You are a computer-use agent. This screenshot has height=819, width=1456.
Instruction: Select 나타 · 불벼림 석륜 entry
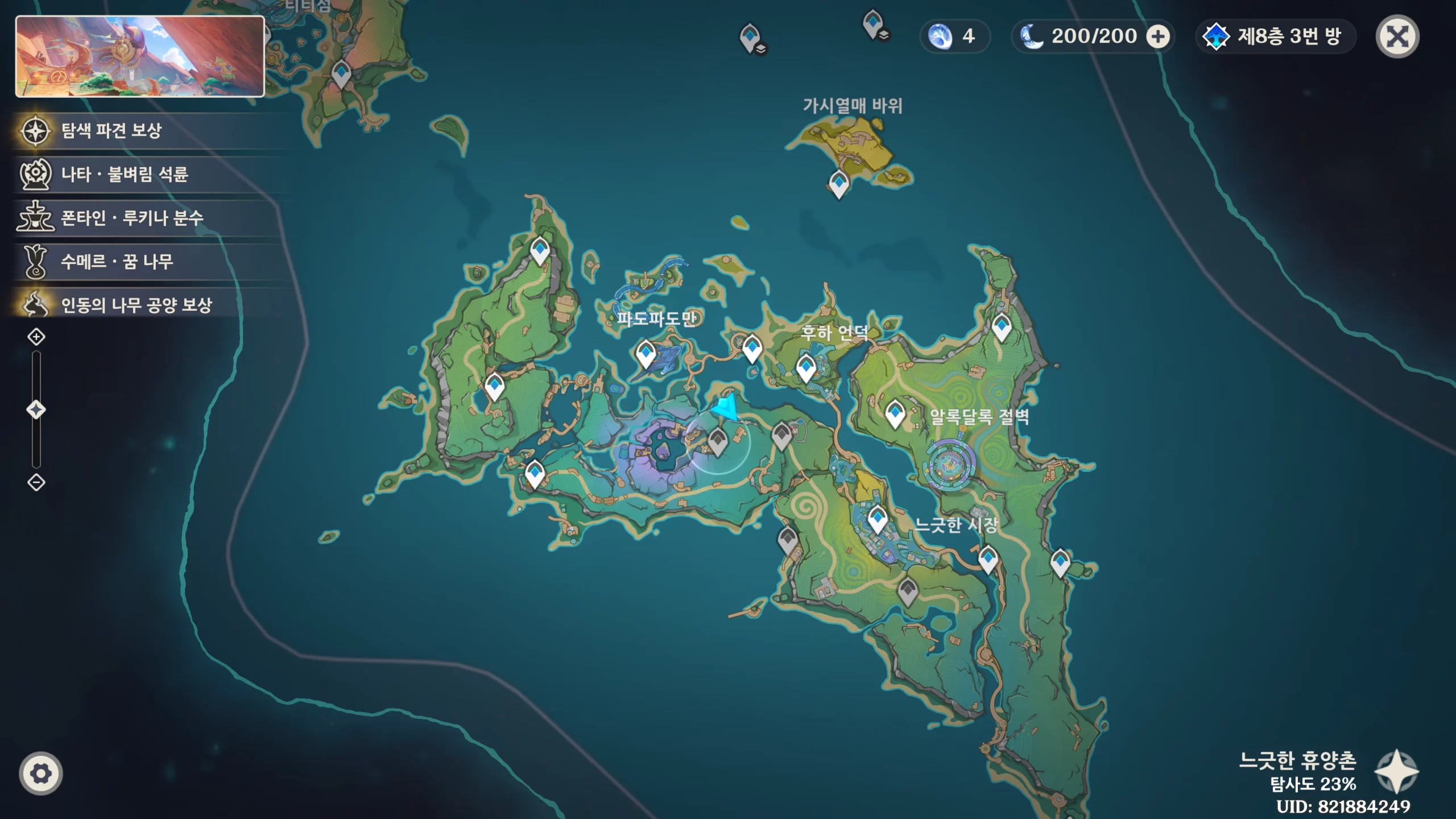[x=124, y=174]
